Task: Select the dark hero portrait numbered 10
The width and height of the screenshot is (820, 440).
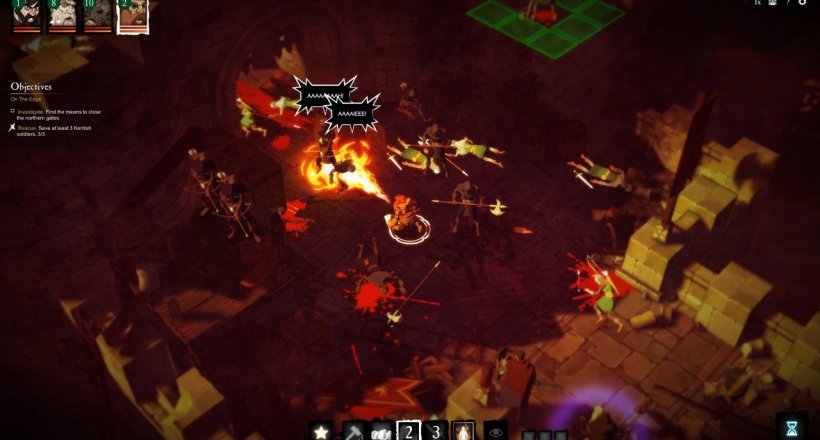Action: [x=97, y=16]
